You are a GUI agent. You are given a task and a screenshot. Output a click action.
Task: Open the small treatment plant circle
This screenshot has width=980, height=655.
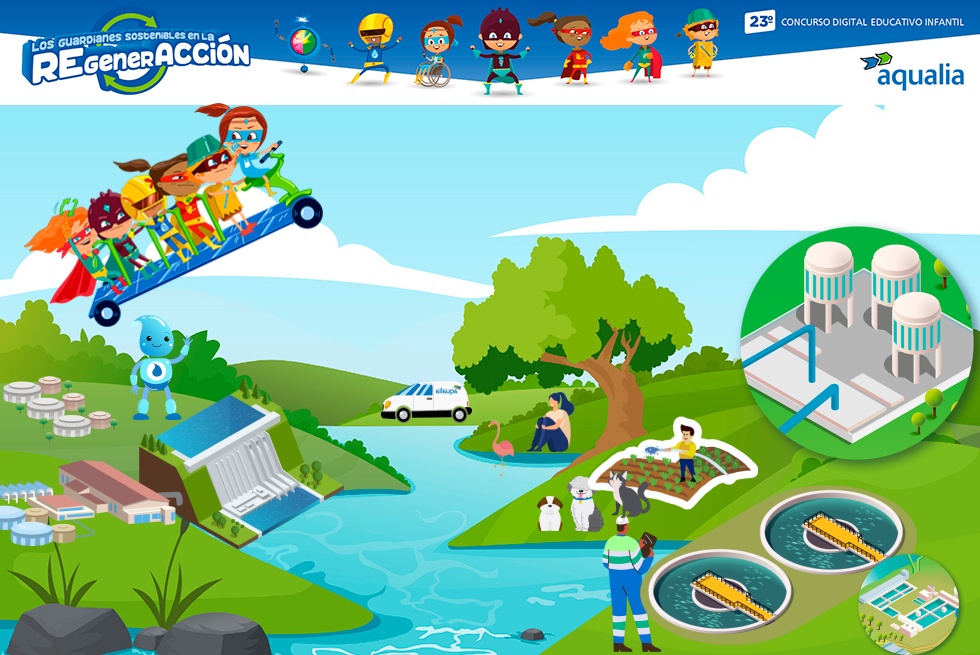[x=908, y=603]
